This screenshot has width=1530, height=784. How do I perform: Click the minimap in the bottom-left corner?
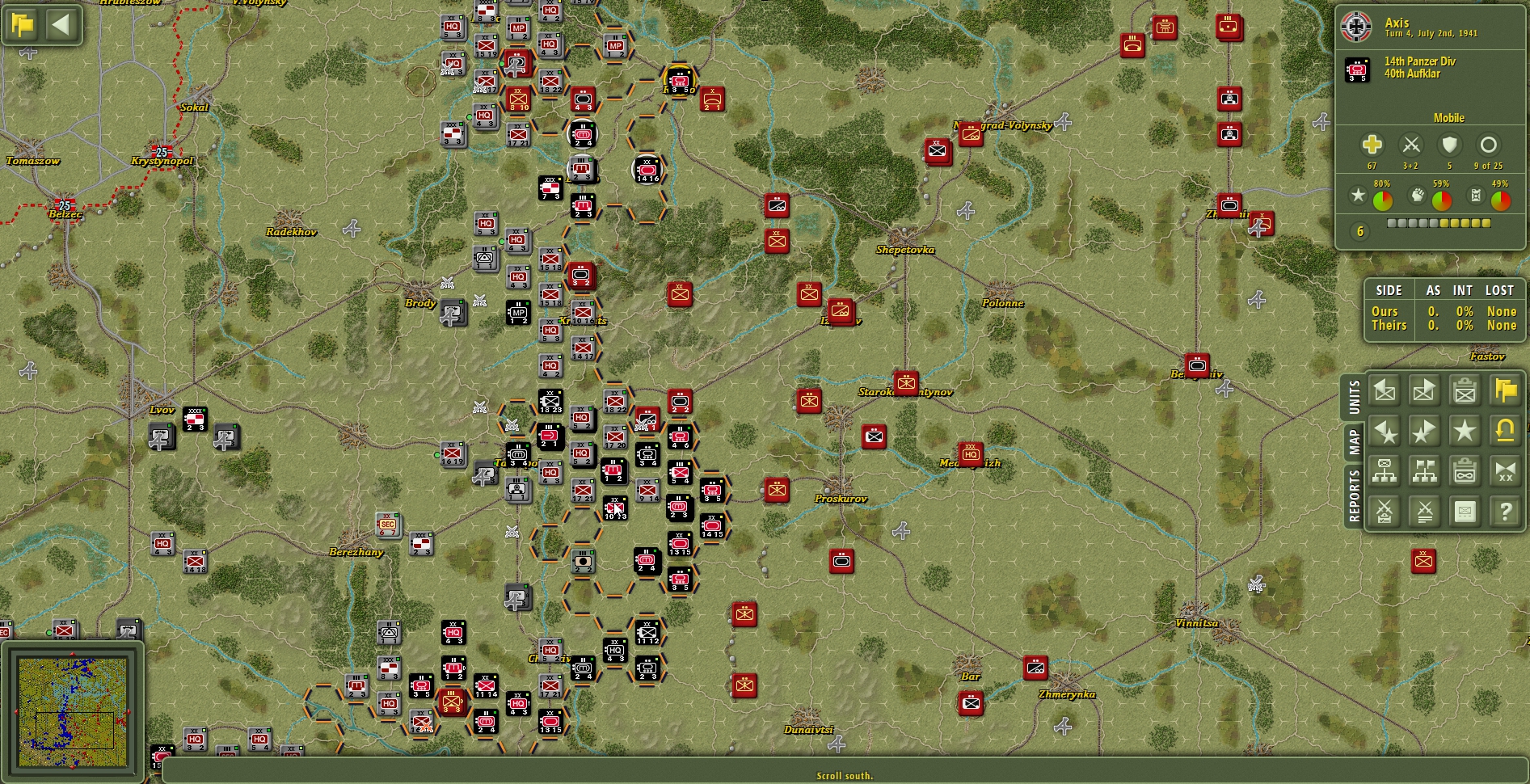(73, 711)
